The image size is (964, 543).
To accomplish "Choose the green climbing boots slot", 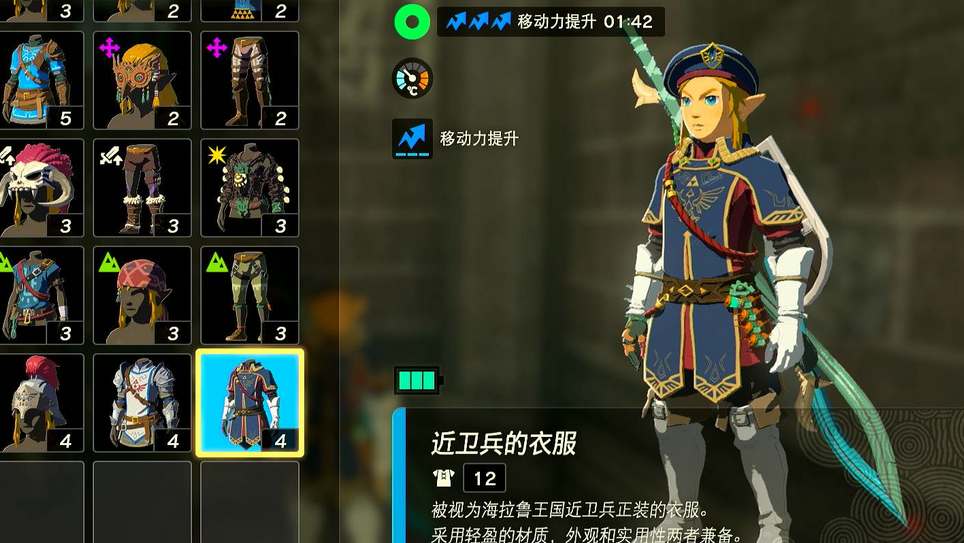I will 249,296.
